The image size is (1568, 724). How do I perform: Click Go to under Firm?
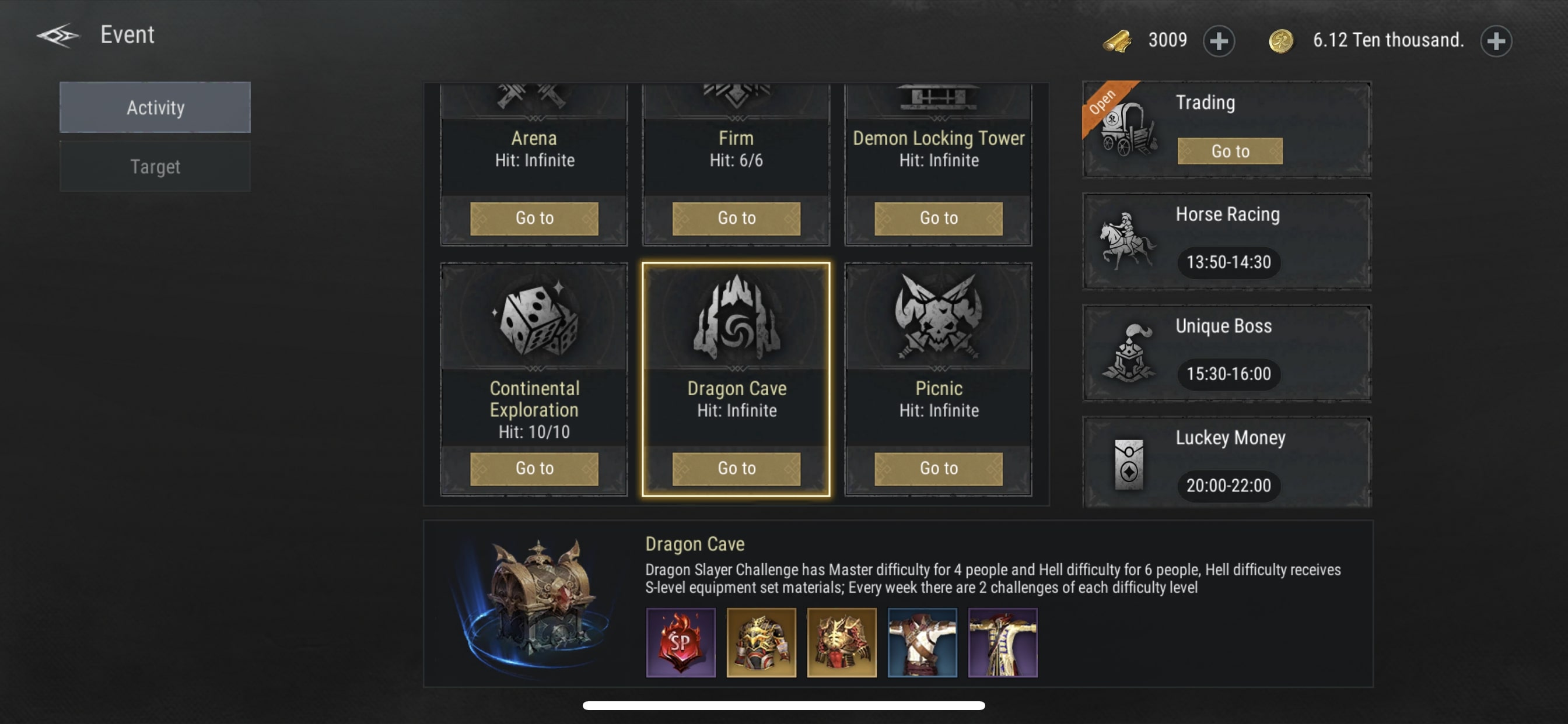coord(736,218)
